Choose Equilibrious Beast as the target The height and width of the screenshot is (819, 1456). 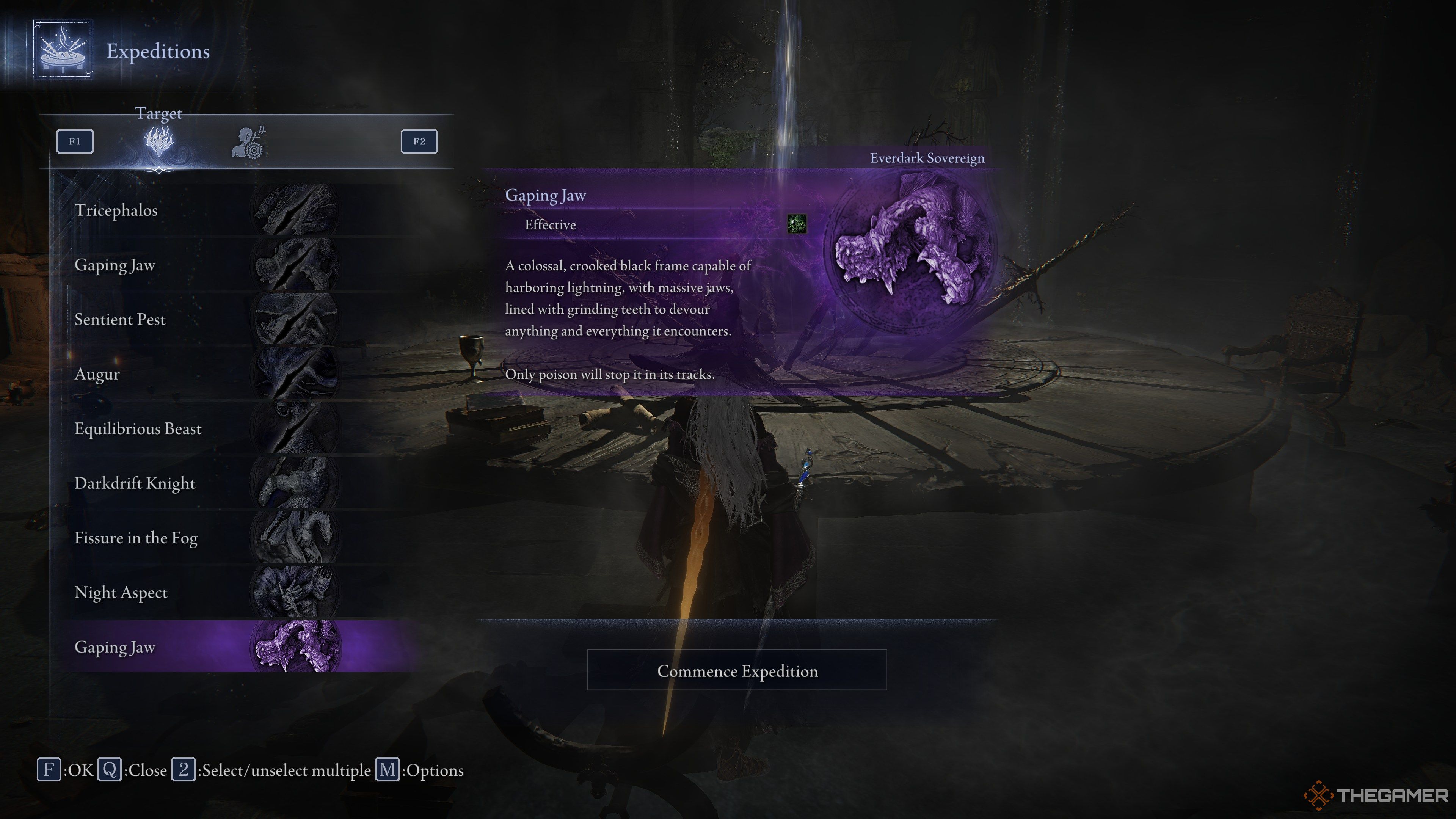point(226,428)
